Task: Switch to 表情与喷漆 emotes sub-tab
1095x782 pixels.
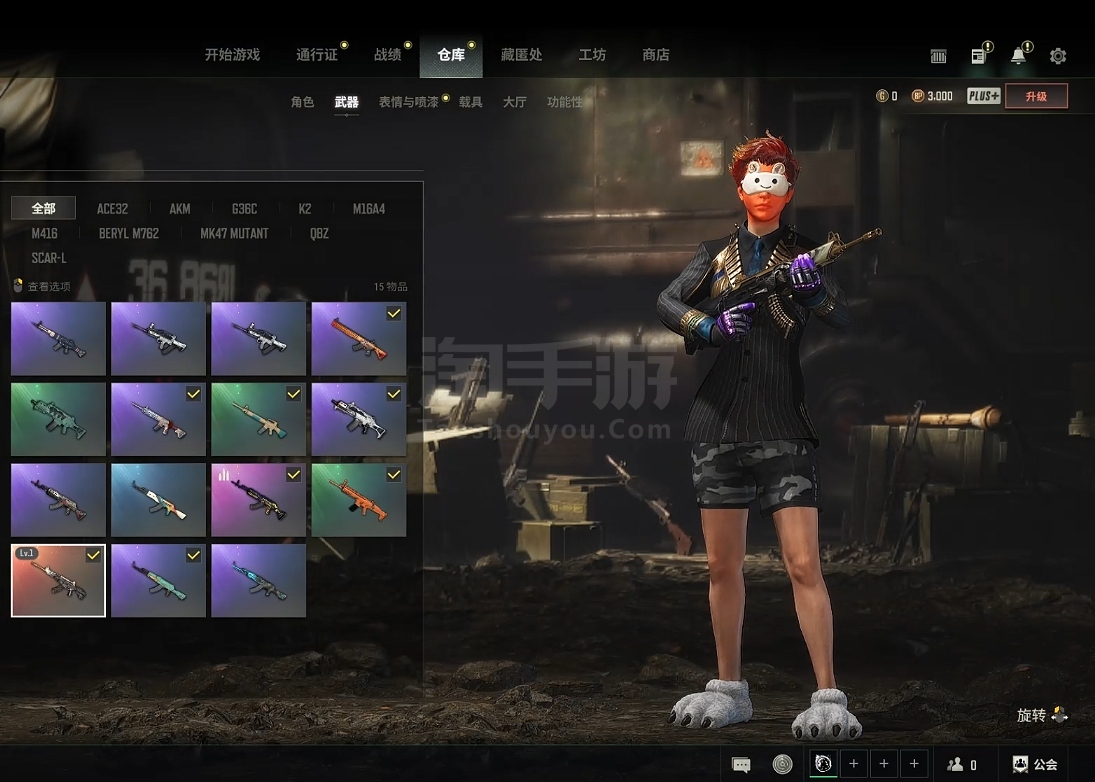Action: [408, 102]
